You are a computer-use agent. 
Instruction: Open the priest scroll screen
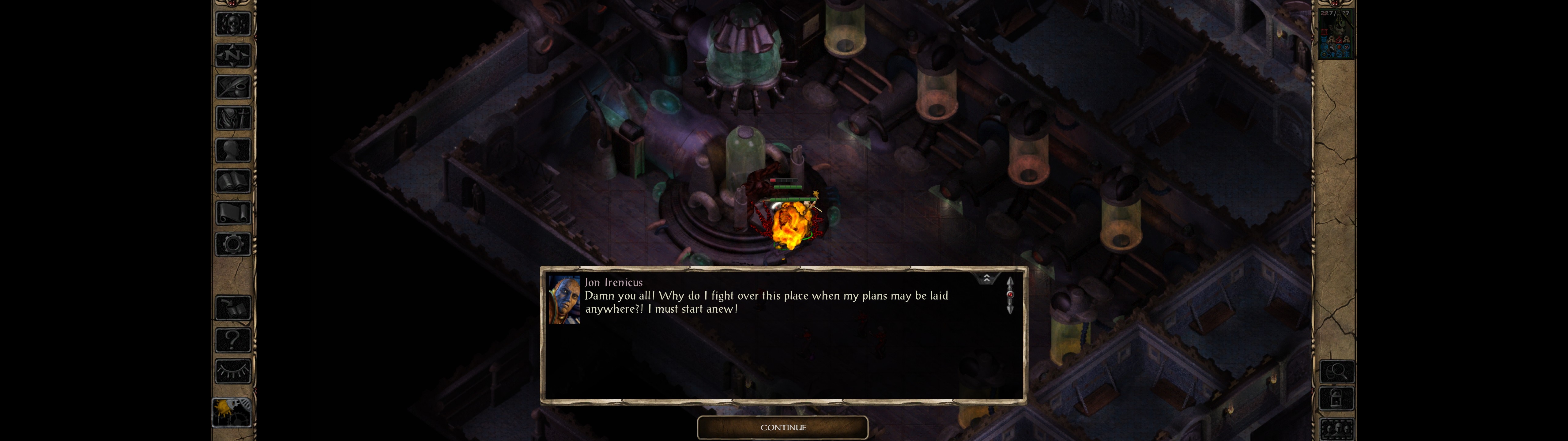[x=233, y=213]
